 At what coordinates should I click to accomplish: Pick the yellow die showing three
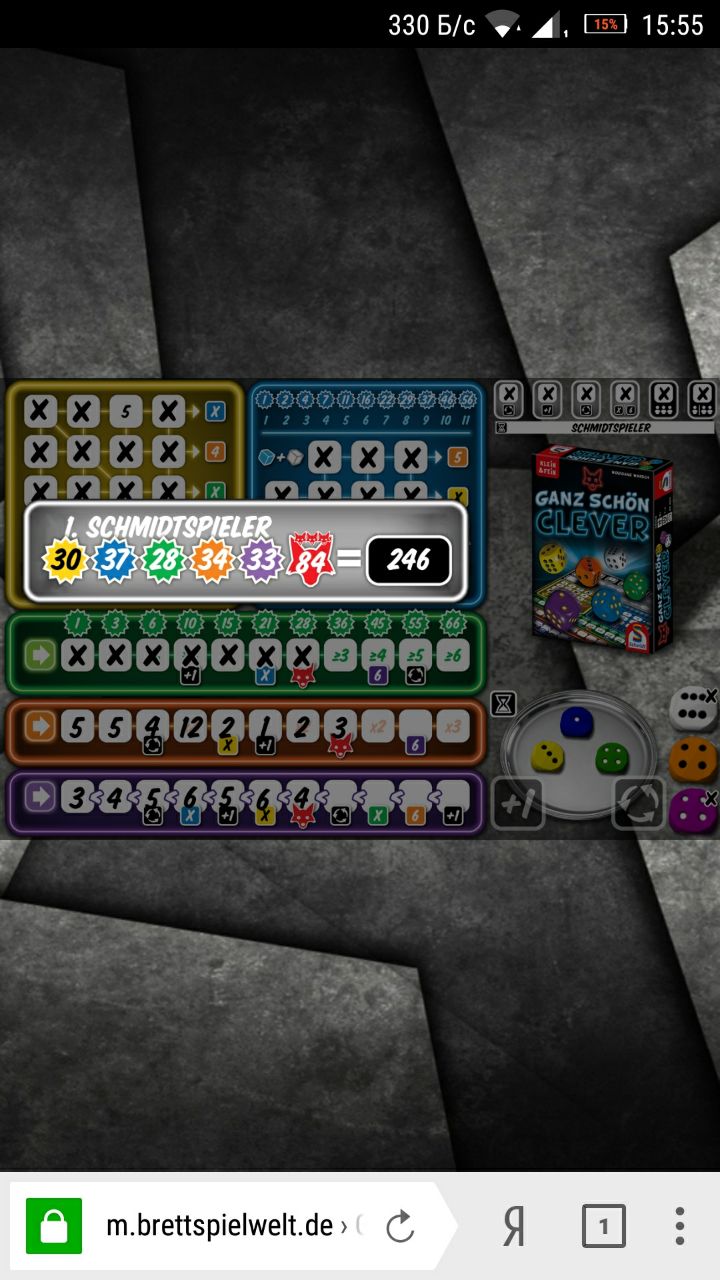pos(547,757)
